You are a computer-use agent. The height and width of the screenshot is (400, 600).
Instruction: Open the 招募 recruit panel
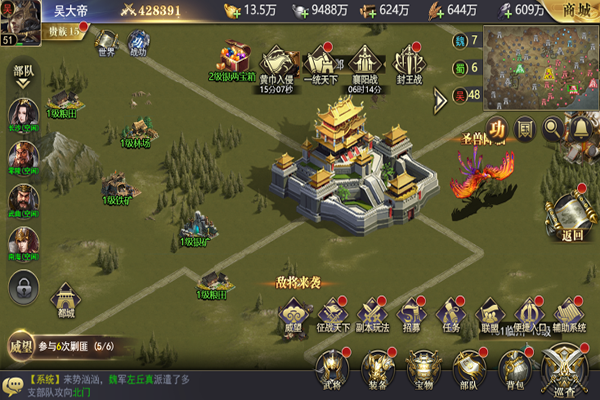(410, 314)
